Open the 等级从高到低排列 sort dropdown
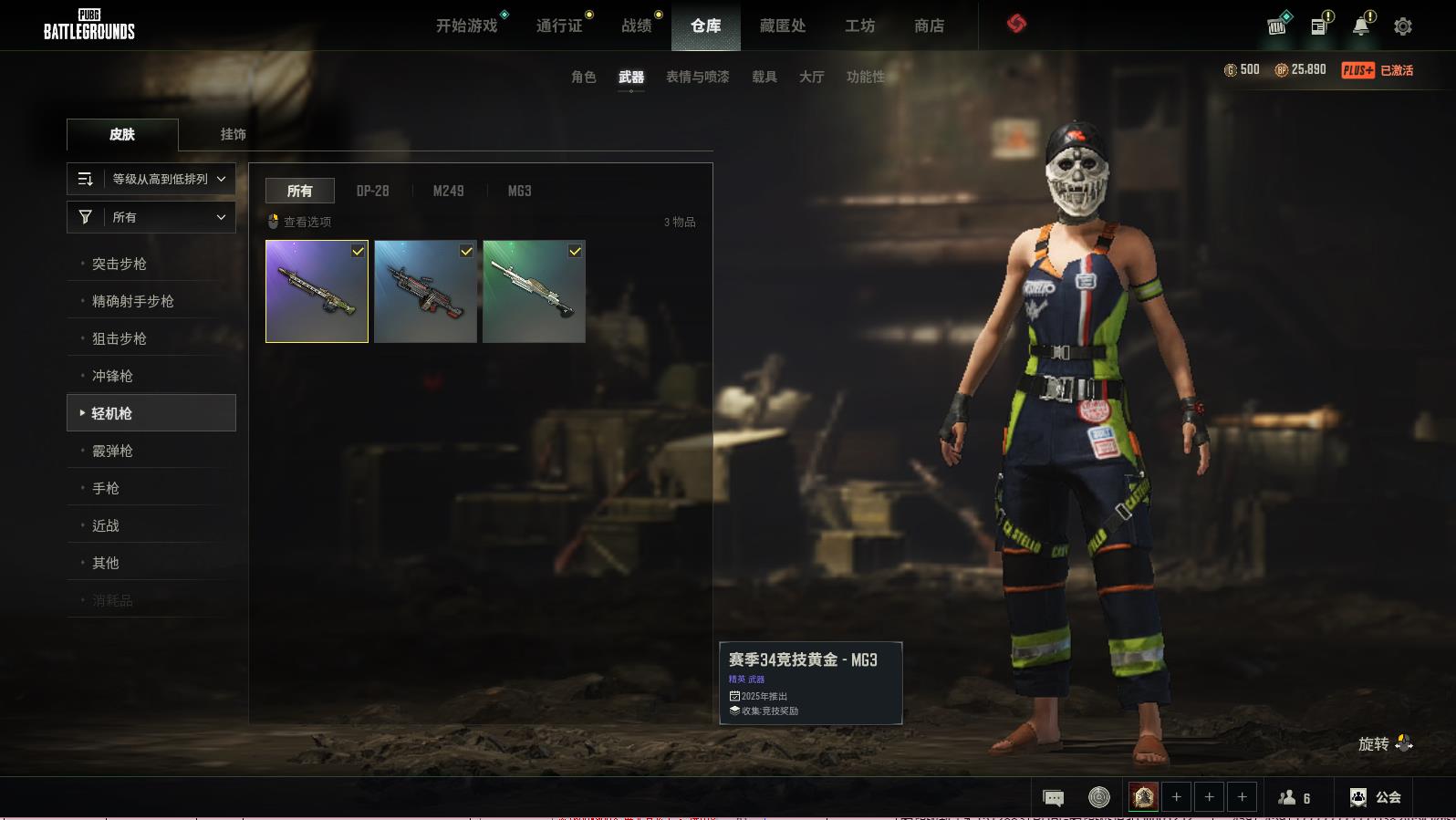Image resolution: width=1456 pixels, height=820 pixels. pyautogui.click(x=151, y=179)
